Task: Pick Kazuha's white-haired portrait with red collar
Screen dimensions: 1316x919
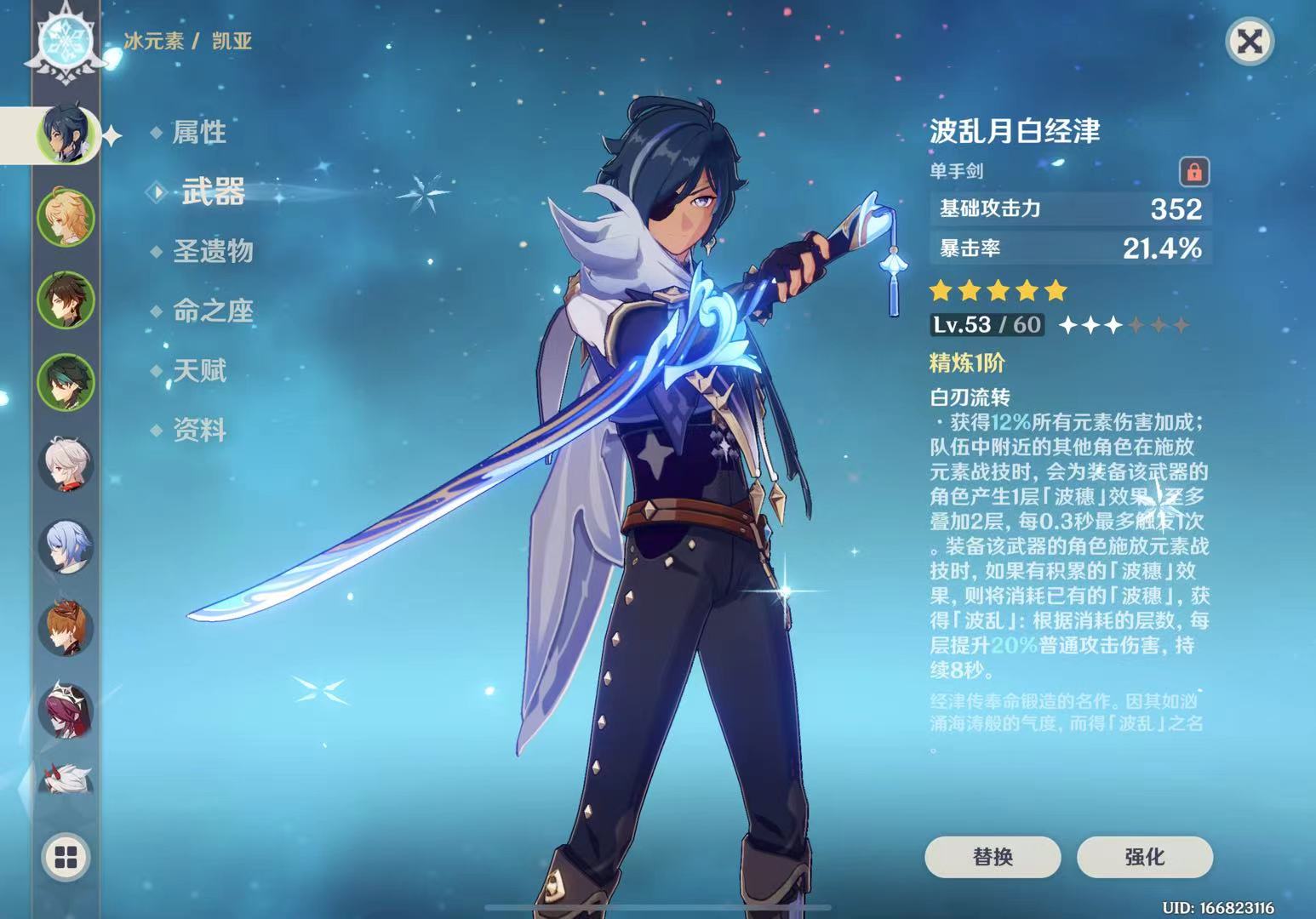Action: (x=66, y=465)
